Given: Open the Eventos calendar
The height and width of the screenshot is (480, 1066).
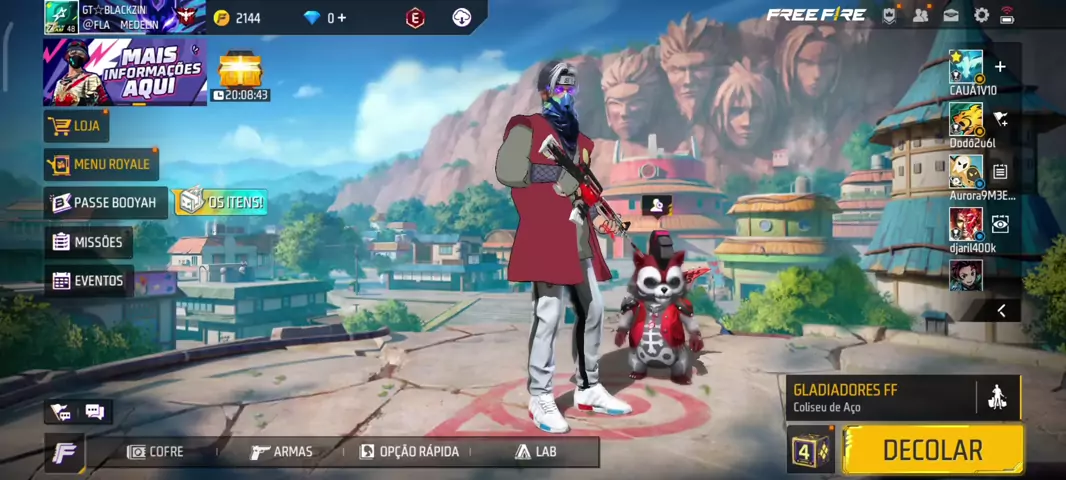Looking at the screenshot, I should click(x=89, y=281).
